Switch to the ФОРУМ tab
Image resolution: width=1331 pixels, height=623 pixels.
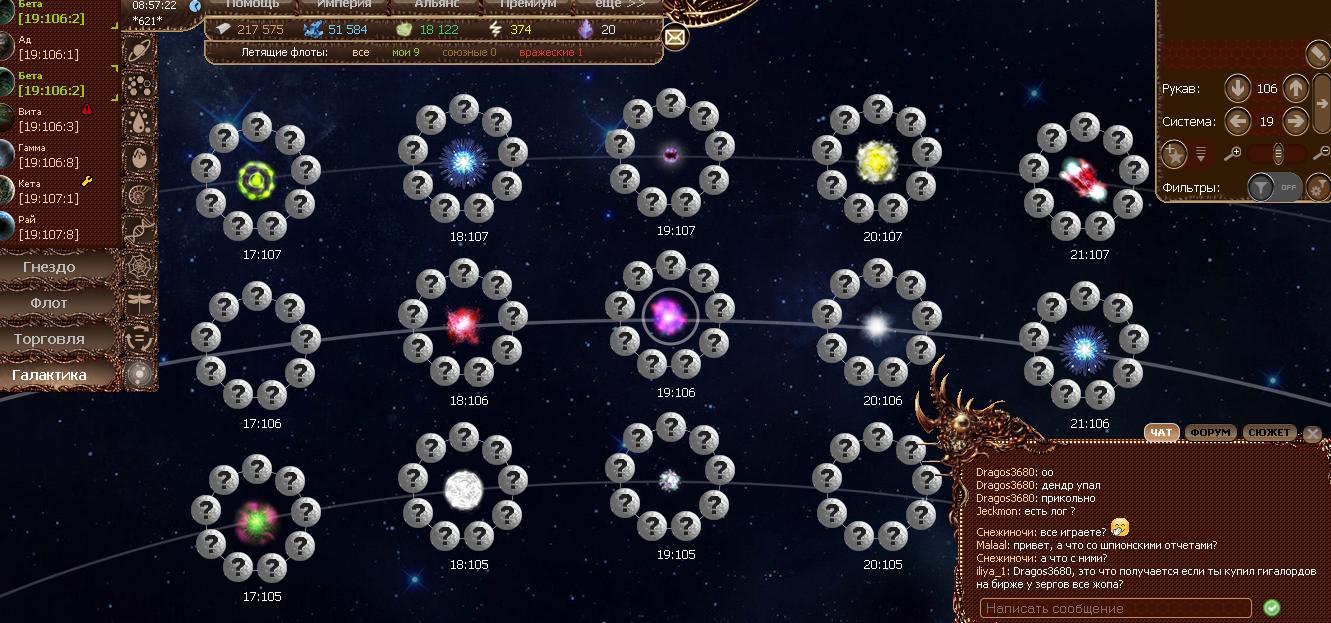pyautogui.click(x=1210, y=433)
